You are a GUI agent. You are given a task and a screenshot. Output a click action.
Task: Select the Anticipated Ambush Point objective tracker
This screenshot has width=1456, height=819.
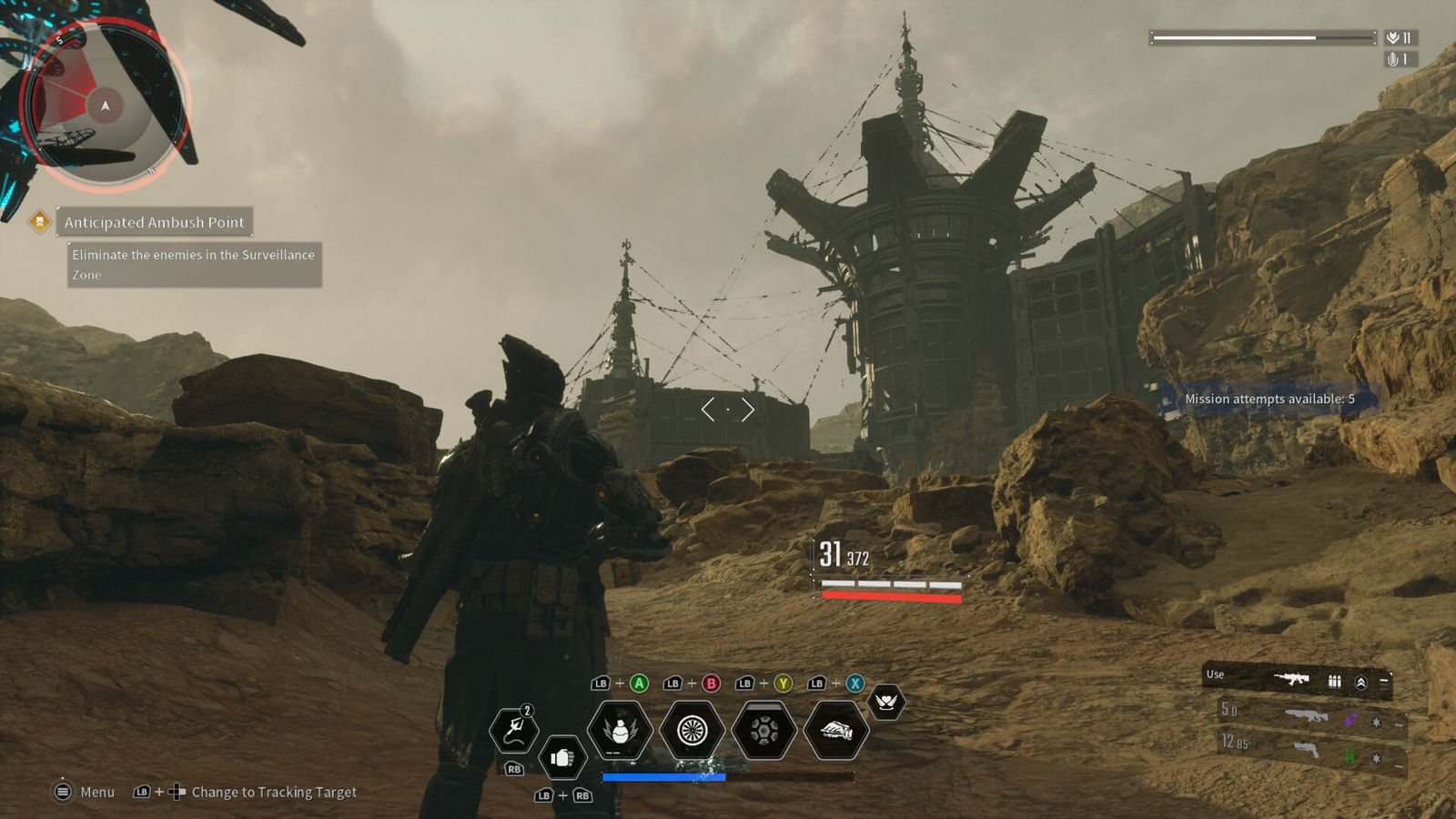click(x=154, y=222)
